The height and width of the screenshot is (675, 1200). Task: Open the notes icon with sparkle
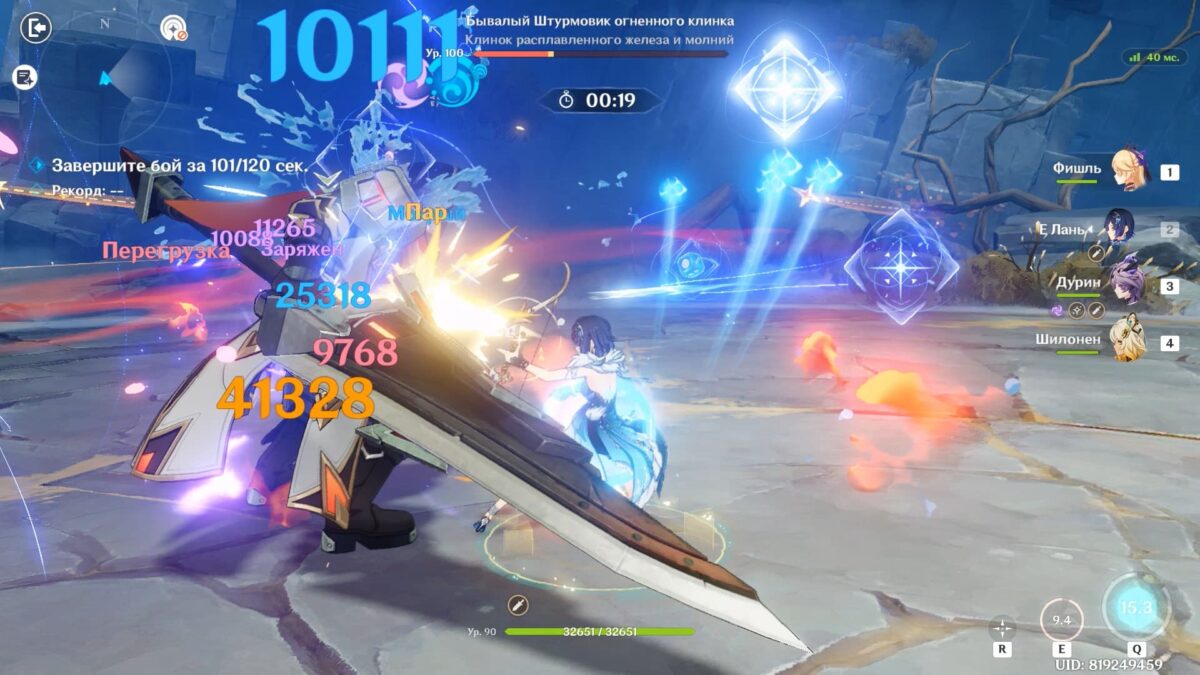(25, 76)
